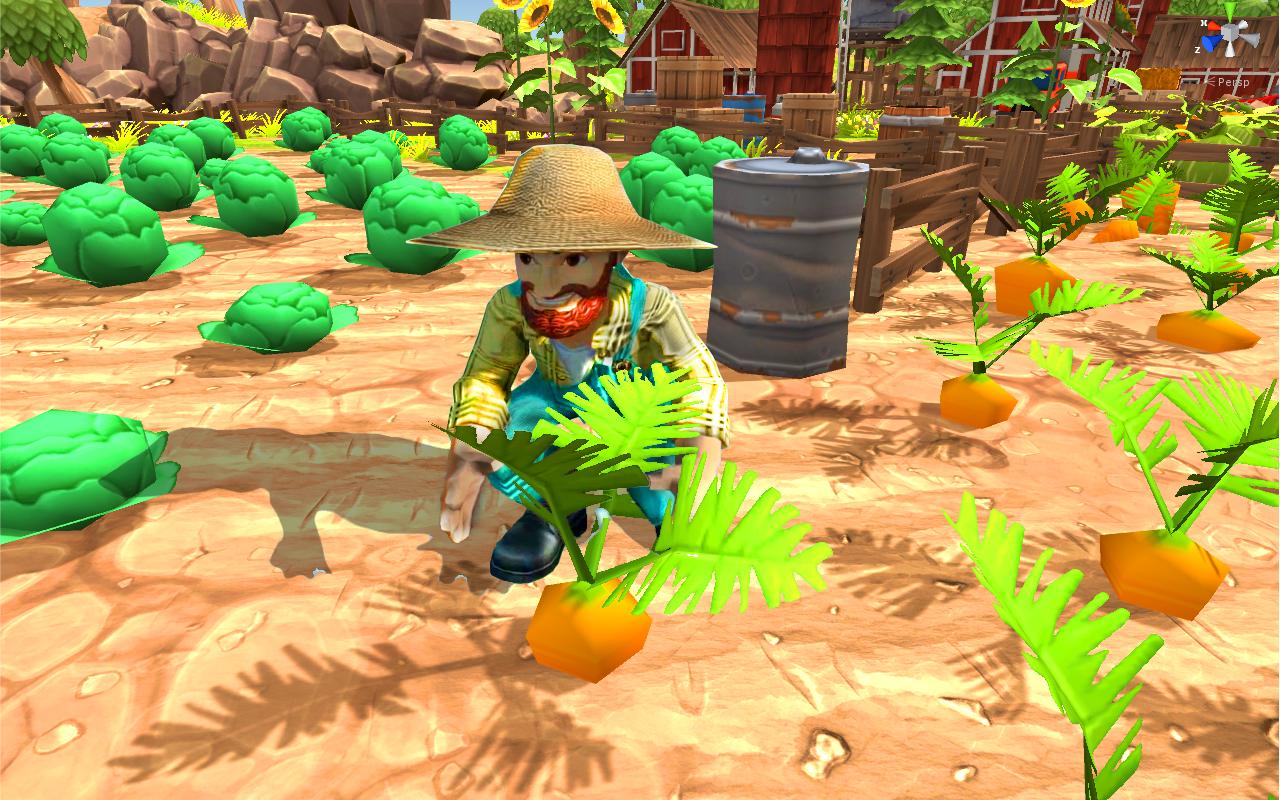Toggle the Persp projection label
This screenshot has height=800, width=1280.
1234,82
